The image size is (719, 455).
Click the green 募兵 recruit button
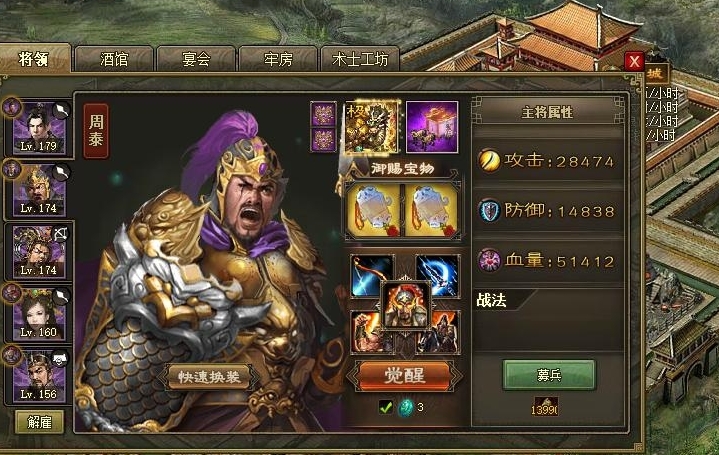coord(549,375)
